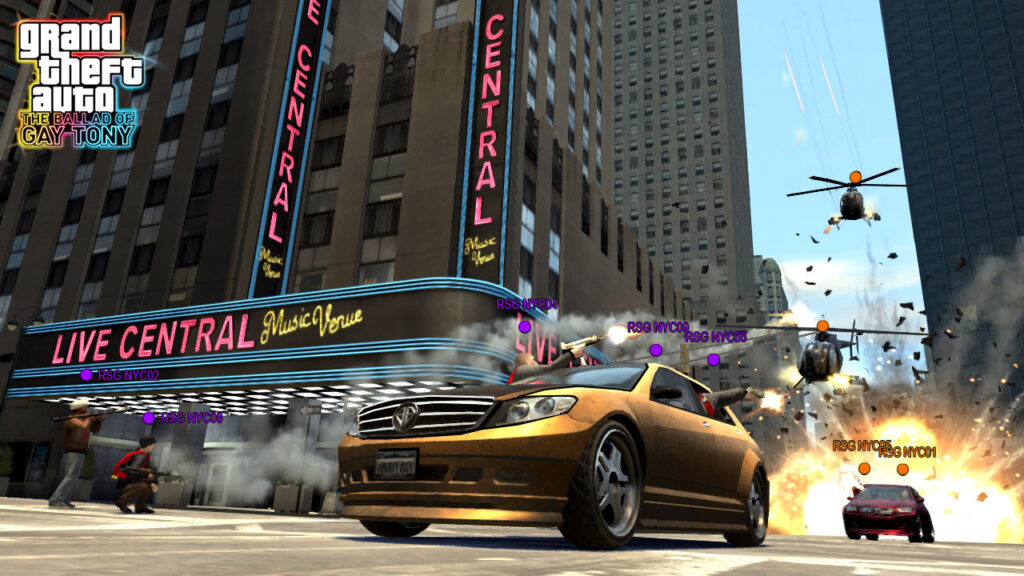Select the purple RSG NYC04 player marker
The image size is (1024, 576).
tap(524, 326)
